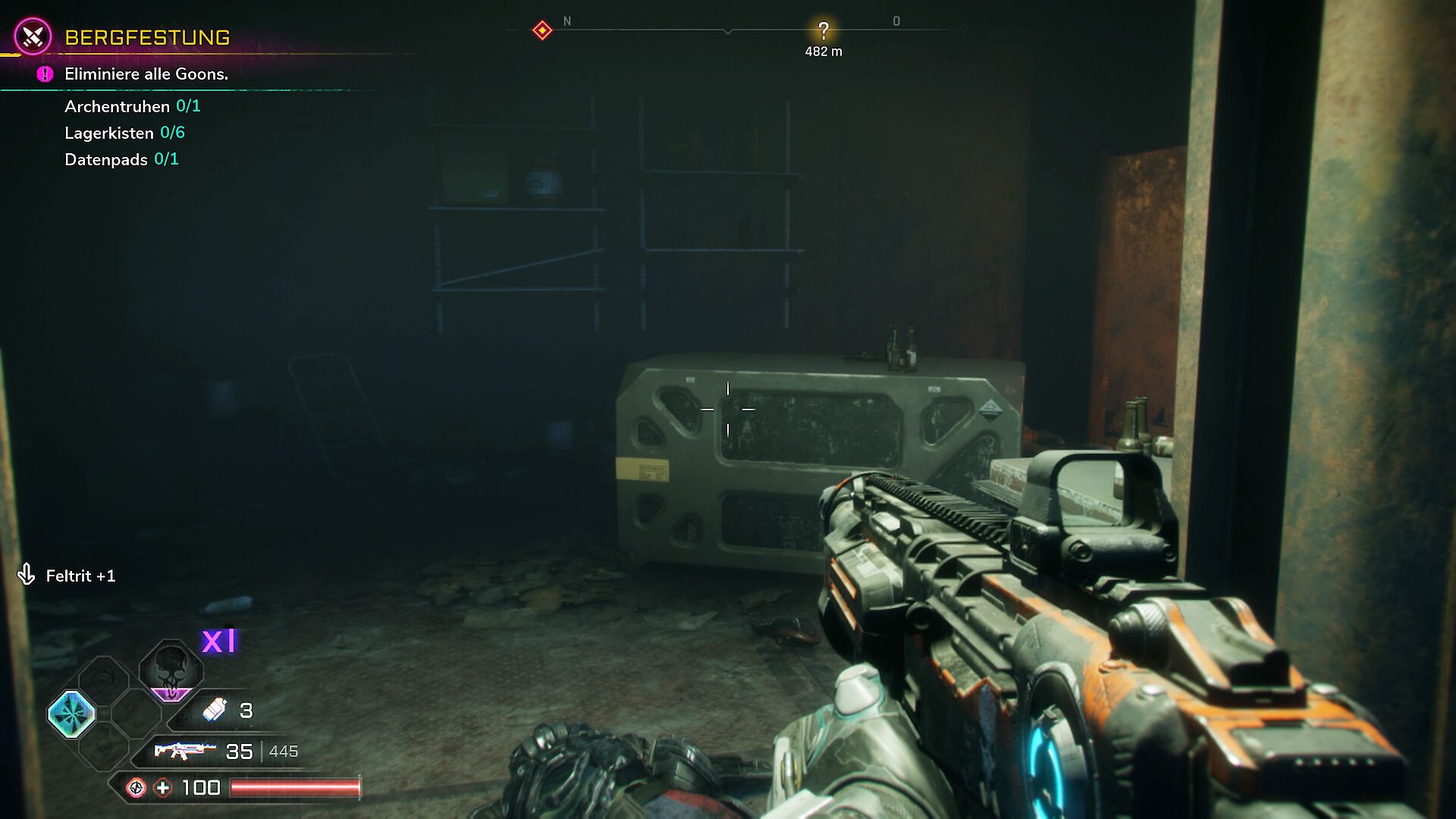Choose the Datenpads tracker entry
The height and width of the screenshot is (819, 1456).
(121, 159)
